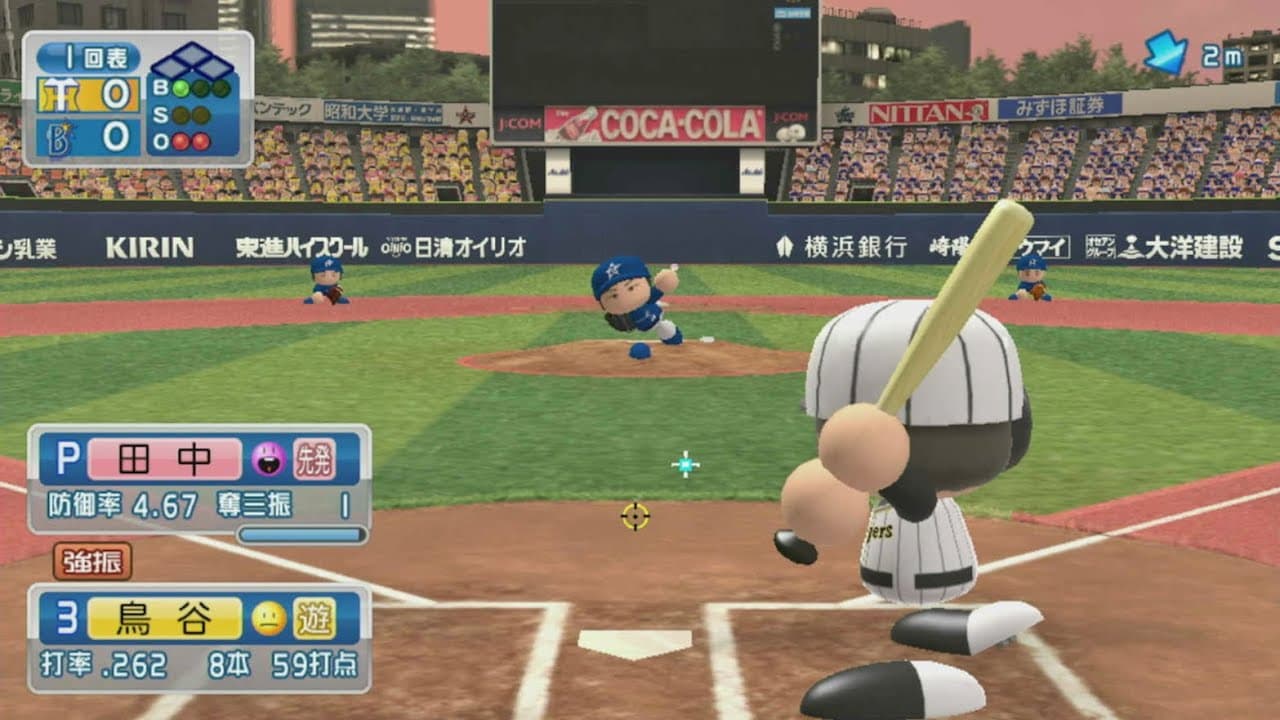Click the batter name 鳥谷
1280x720 pixels.
[x=164, y=620]
